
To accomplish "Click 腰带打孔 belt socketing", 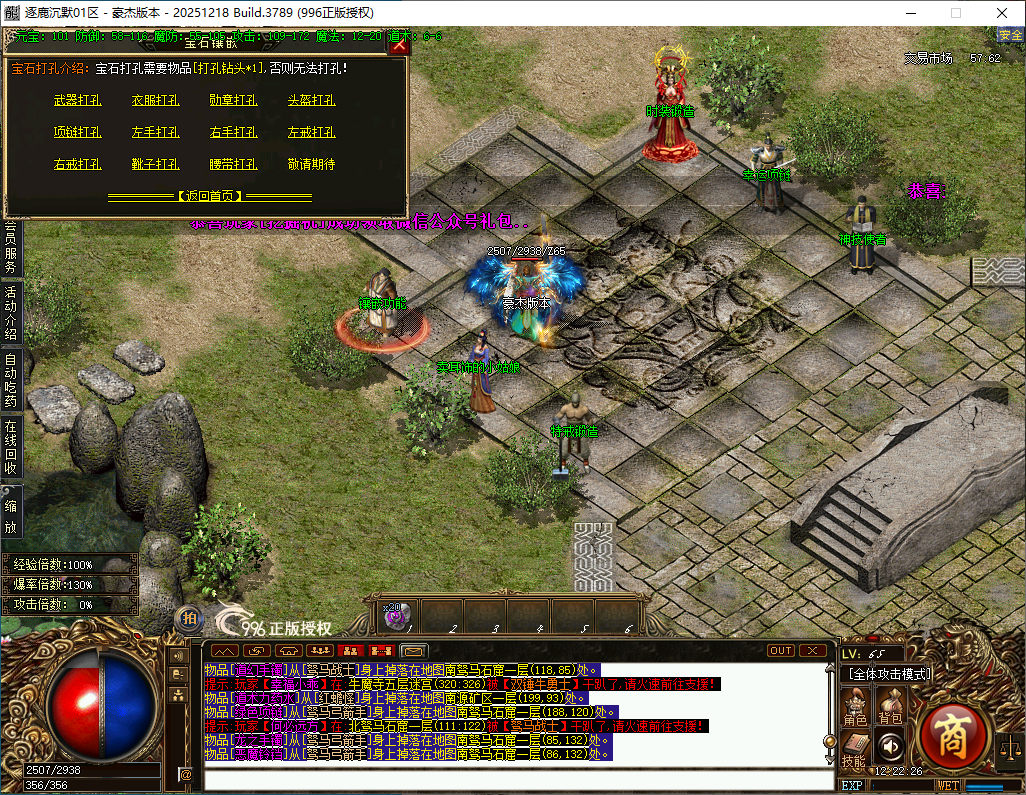I will pos(234,165).
